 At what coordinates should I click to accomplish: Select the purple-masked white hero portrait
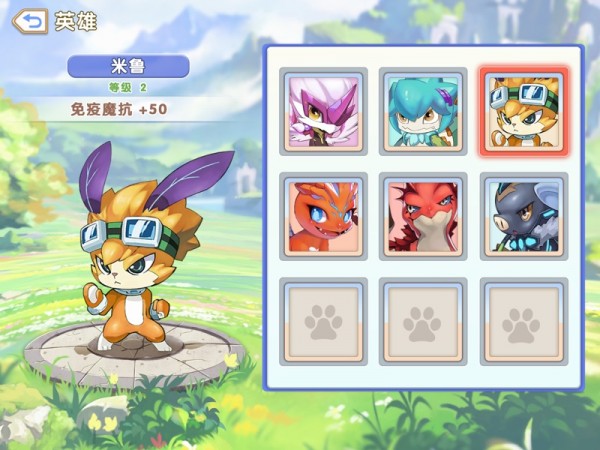[323, 111]
